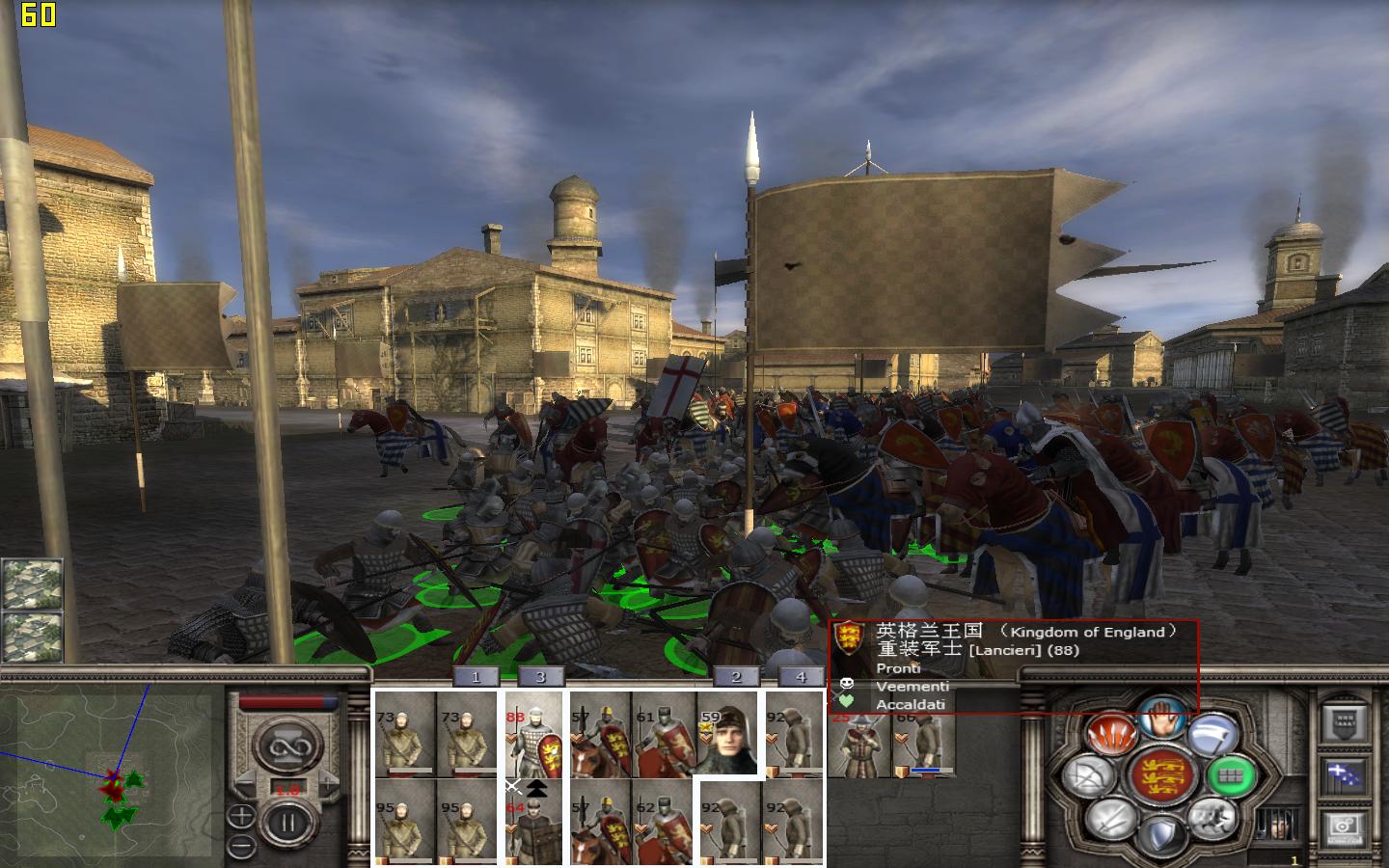The width and height of the screenshot is (1389, 868).
Task: Zoom out the minimap with minus button
Action: tap(241, 846)
